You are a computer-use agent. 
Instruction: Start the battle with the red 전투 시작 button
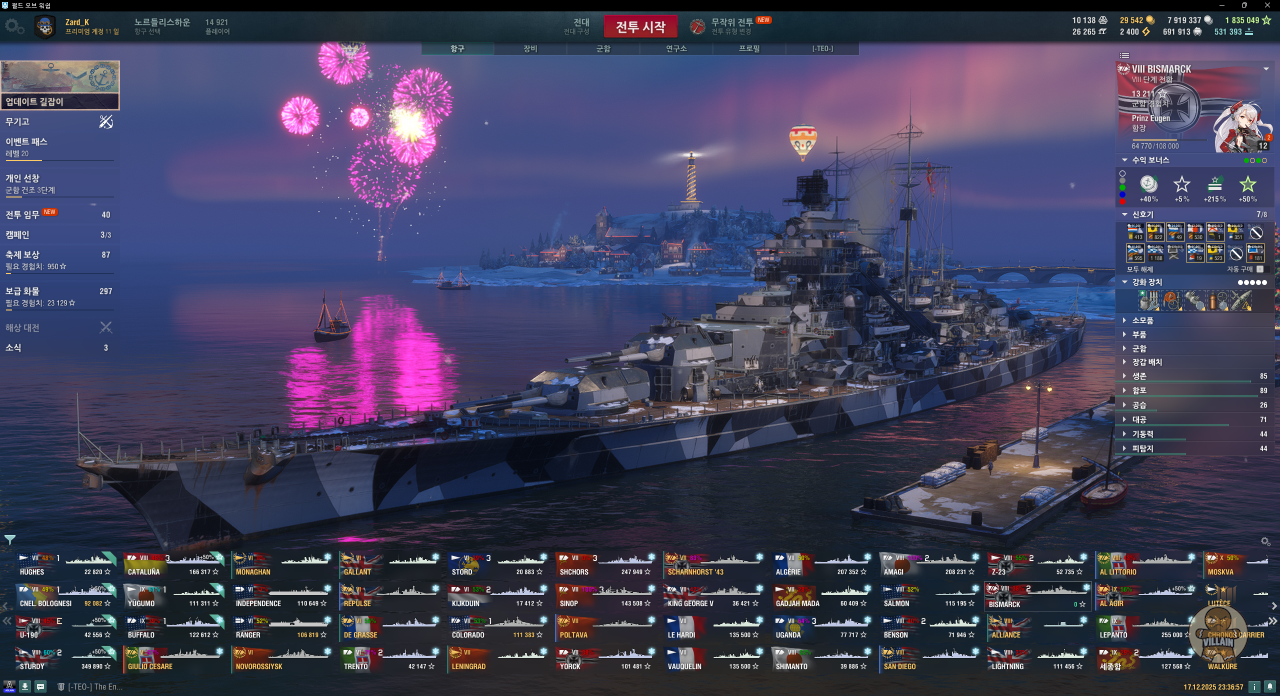[x=640, y=27]
